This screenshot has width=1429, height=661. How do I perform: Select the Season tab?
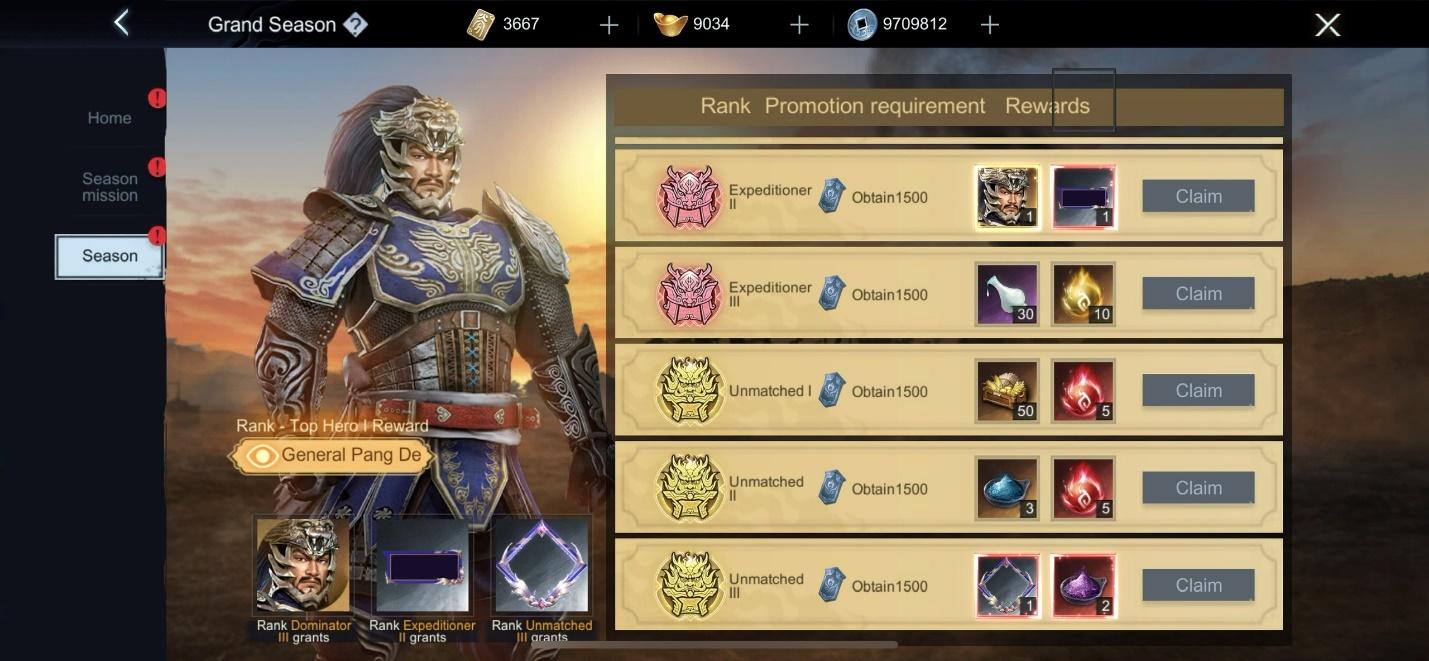click(x=109, y=256)
